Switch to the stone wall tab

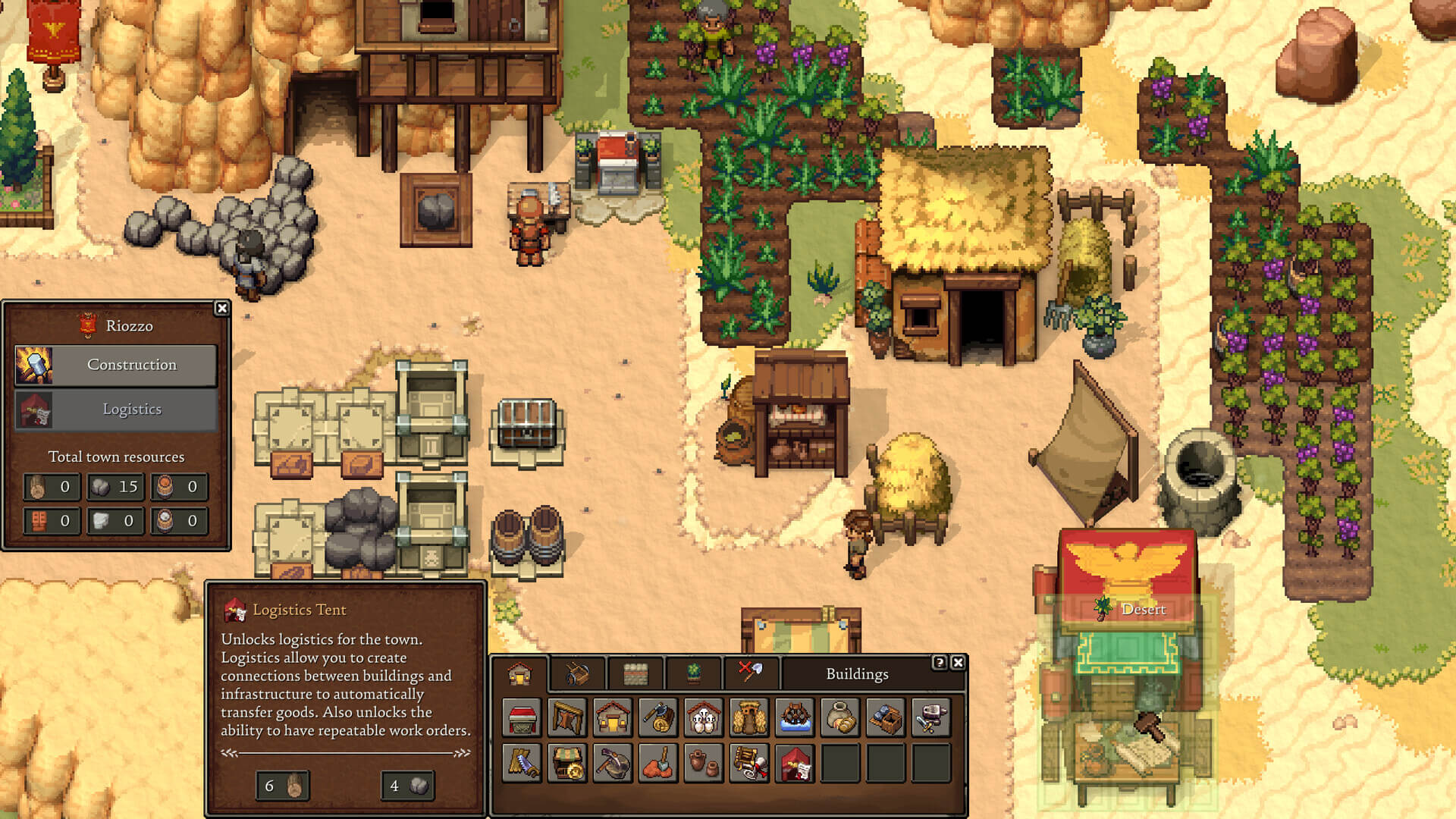click(x=635, y=673)
